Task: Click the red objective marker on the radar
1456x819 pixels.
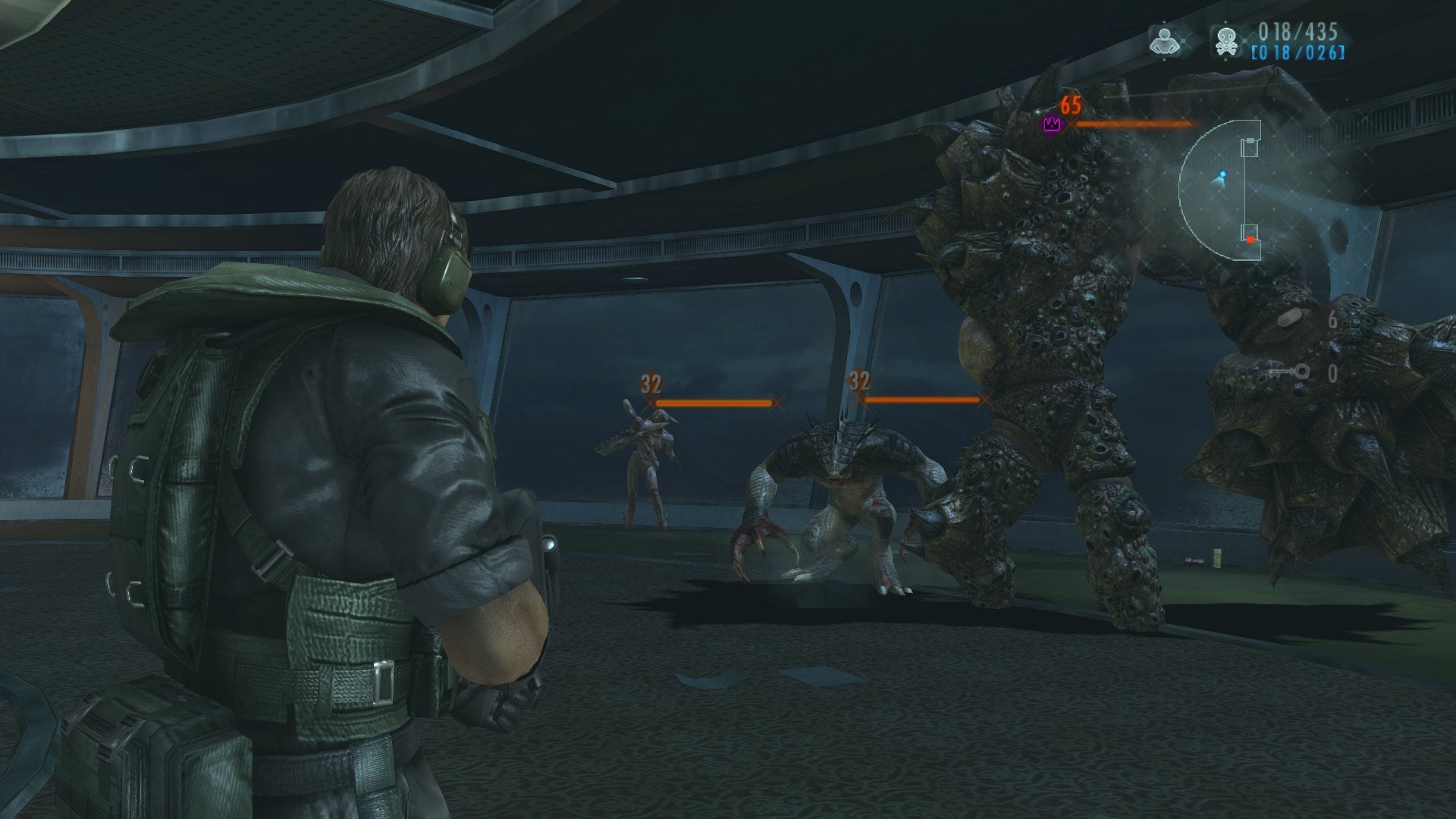Action: (x=1250, y=240)
